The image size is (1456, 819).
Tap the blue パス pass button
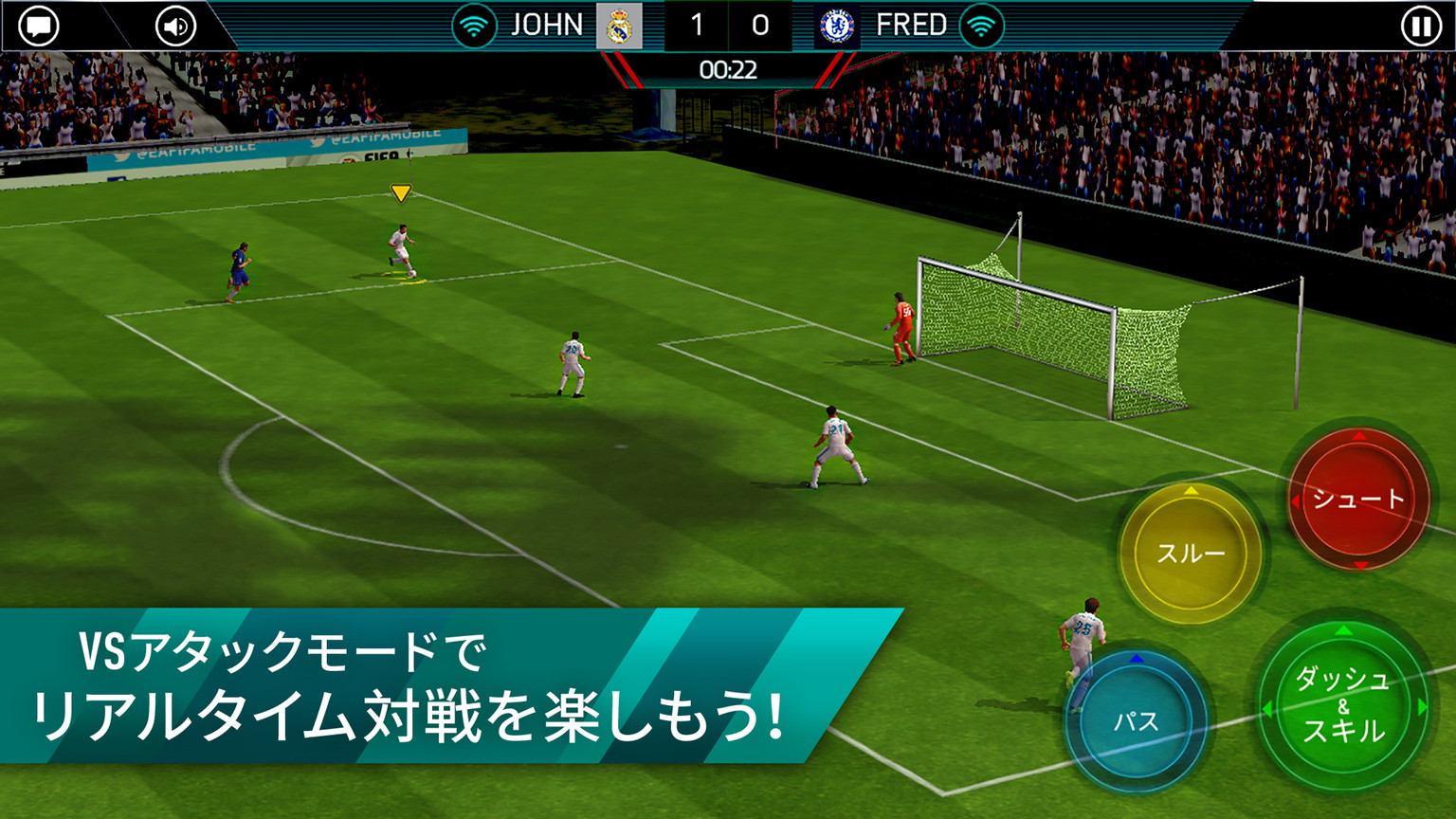[1136, 721]
